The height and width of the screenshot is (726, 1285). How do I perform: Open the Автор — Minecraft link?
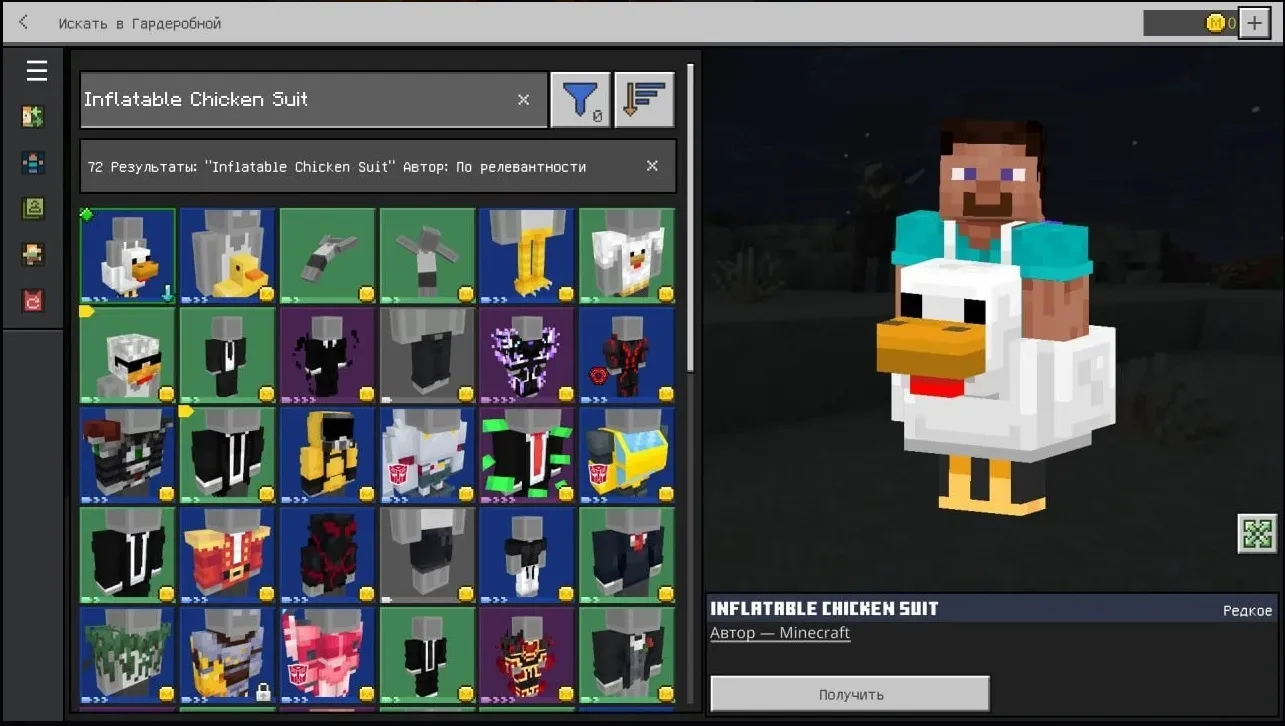[780, 632]
